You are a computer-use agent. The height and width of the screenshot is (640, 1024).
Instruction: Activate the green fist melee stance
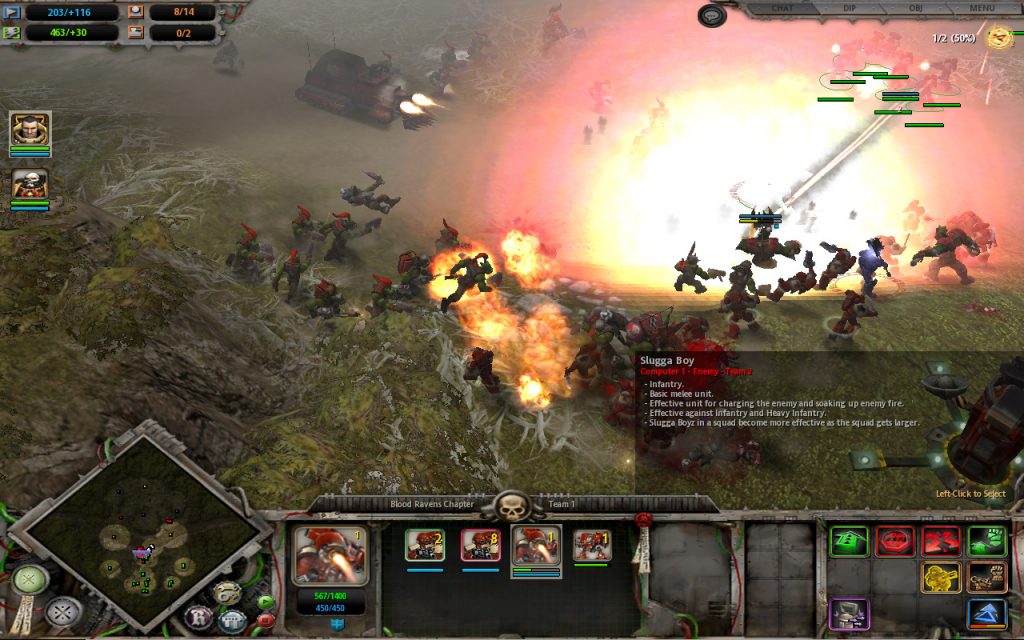tap(987, 541)
